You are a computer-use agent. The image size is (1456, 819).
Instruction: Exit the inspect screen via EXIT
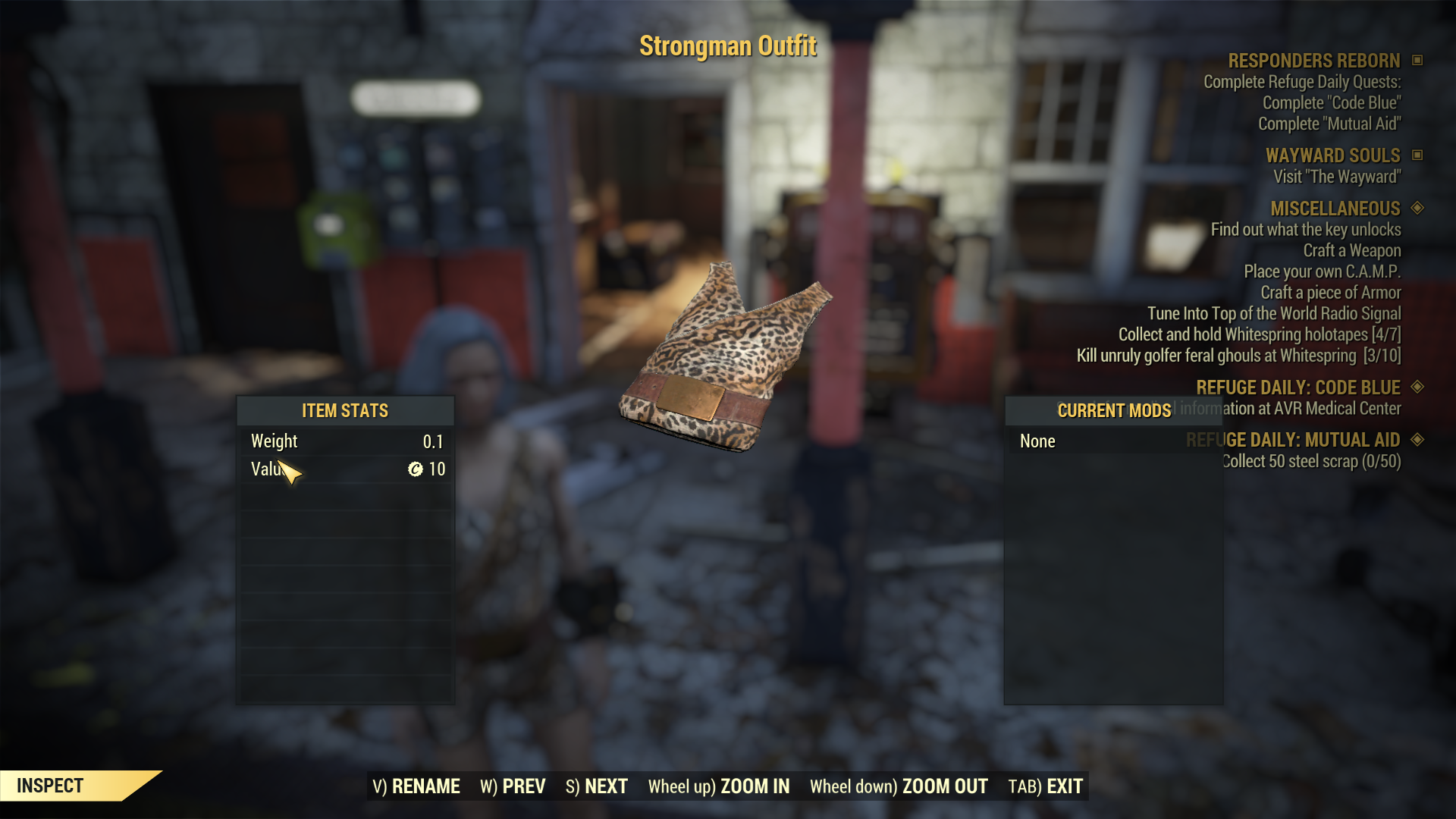[x=1045, y=786]
